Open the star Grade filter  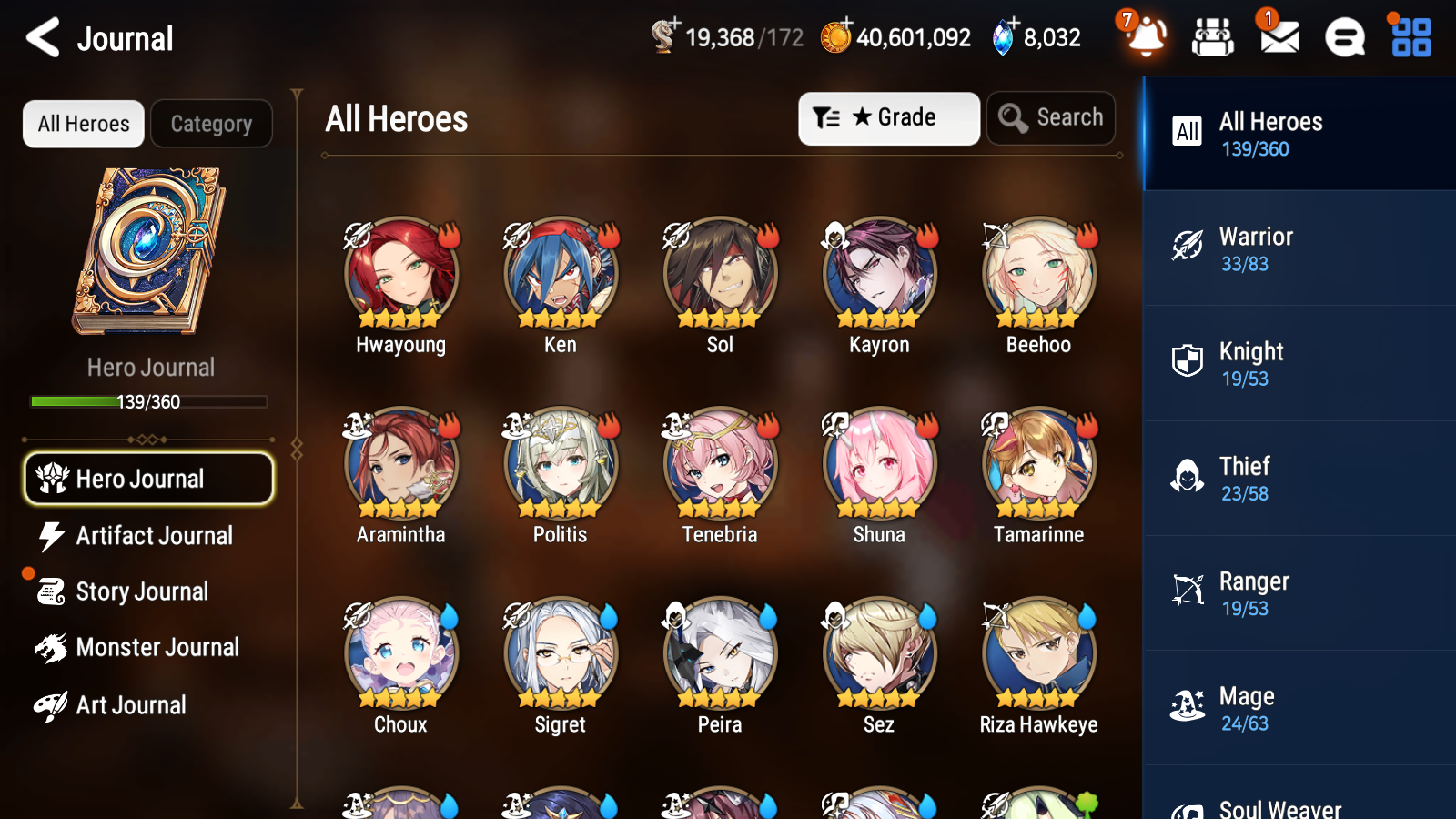pyautogui.click(x=888, y=117)
